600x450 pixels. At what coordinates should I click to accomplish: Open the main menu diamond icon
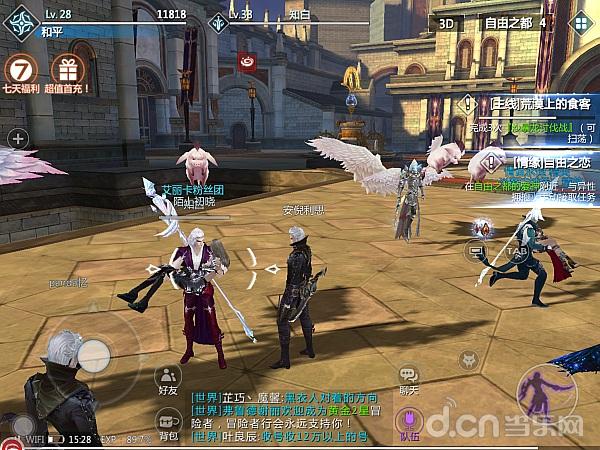pos(580,22)
